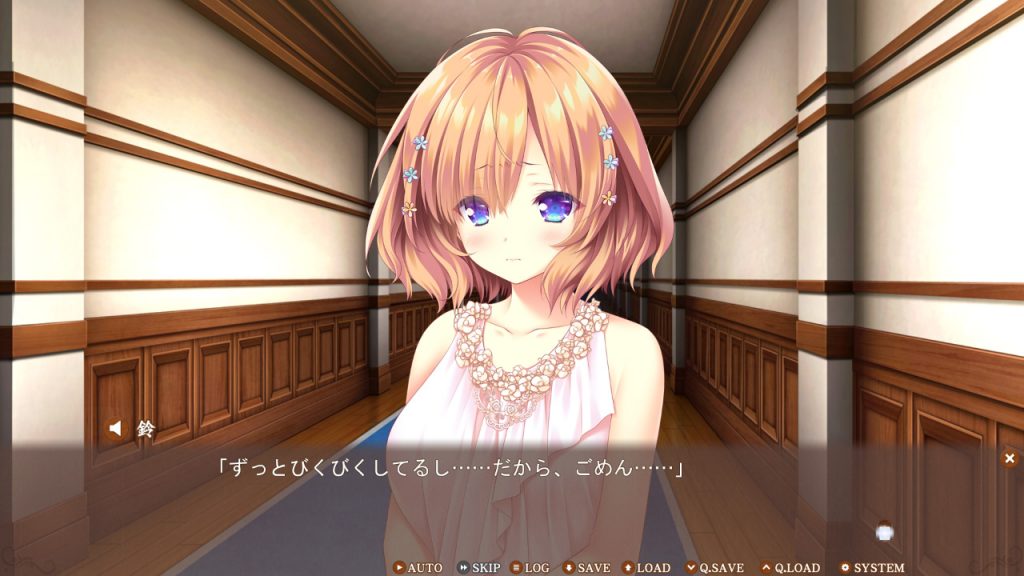Open the SYSTEM settings

pyautogui.click(x=871, y=568)
